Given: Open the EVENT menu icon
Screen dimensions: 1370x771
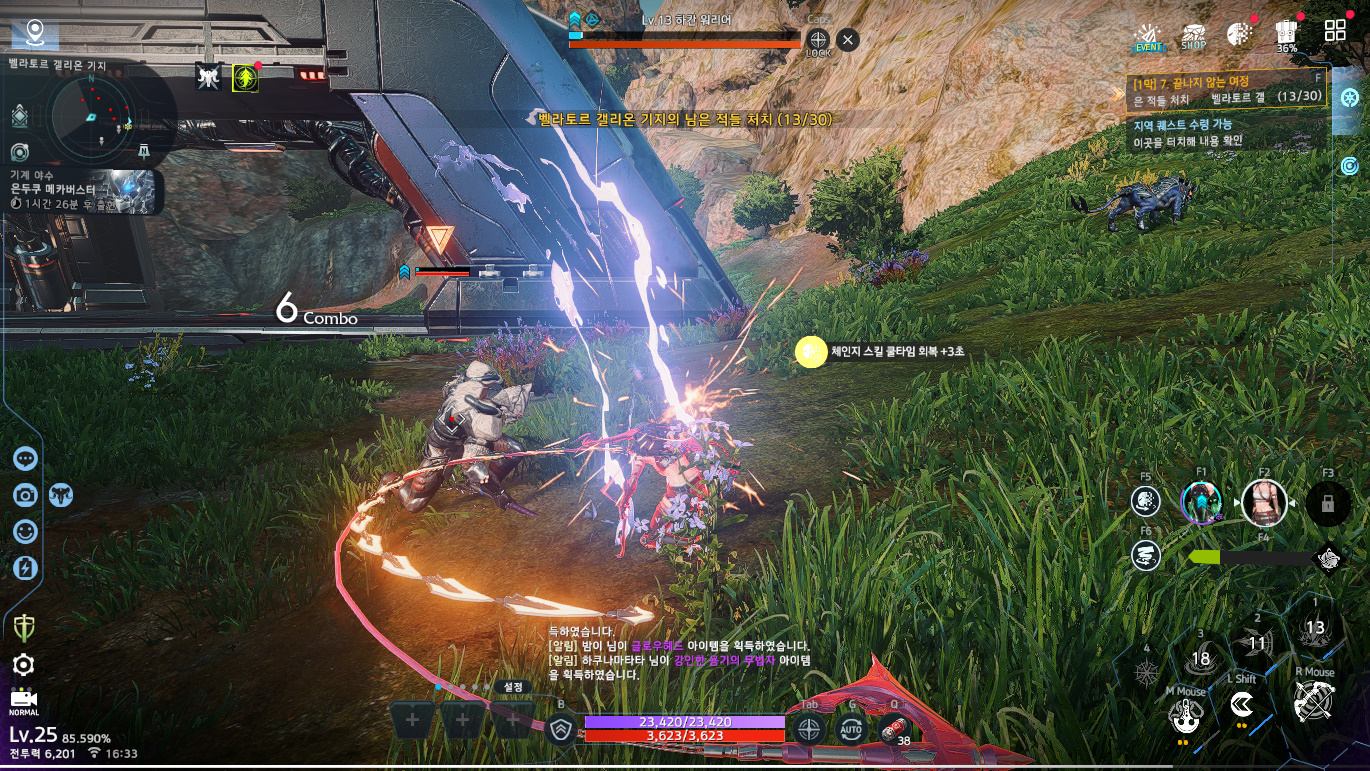Looking at the screenshot, I should (x=1149, y=36).
